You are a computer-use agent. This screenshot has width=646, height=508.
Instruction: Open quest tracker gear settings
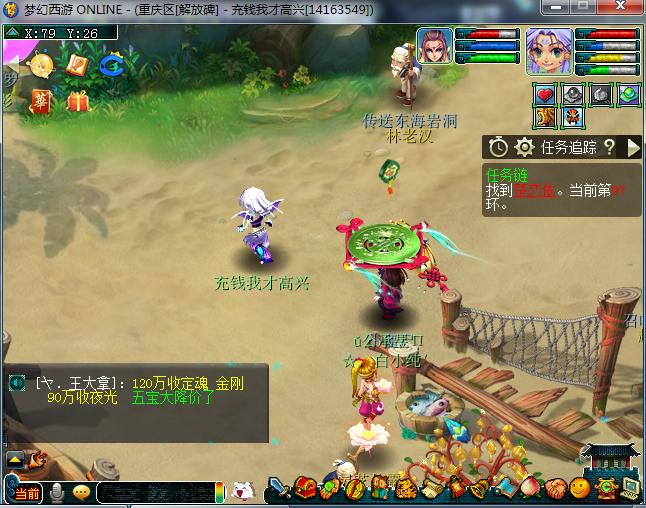pos(523,147)
